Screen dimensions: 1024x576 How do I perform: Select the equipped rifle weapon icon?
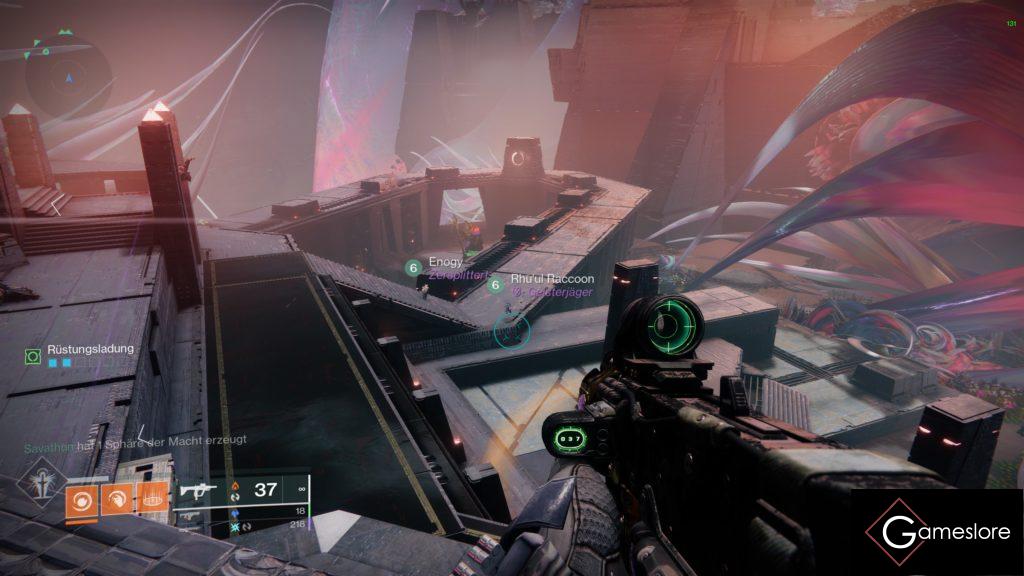pyautogui.click(x=199, y=491)
